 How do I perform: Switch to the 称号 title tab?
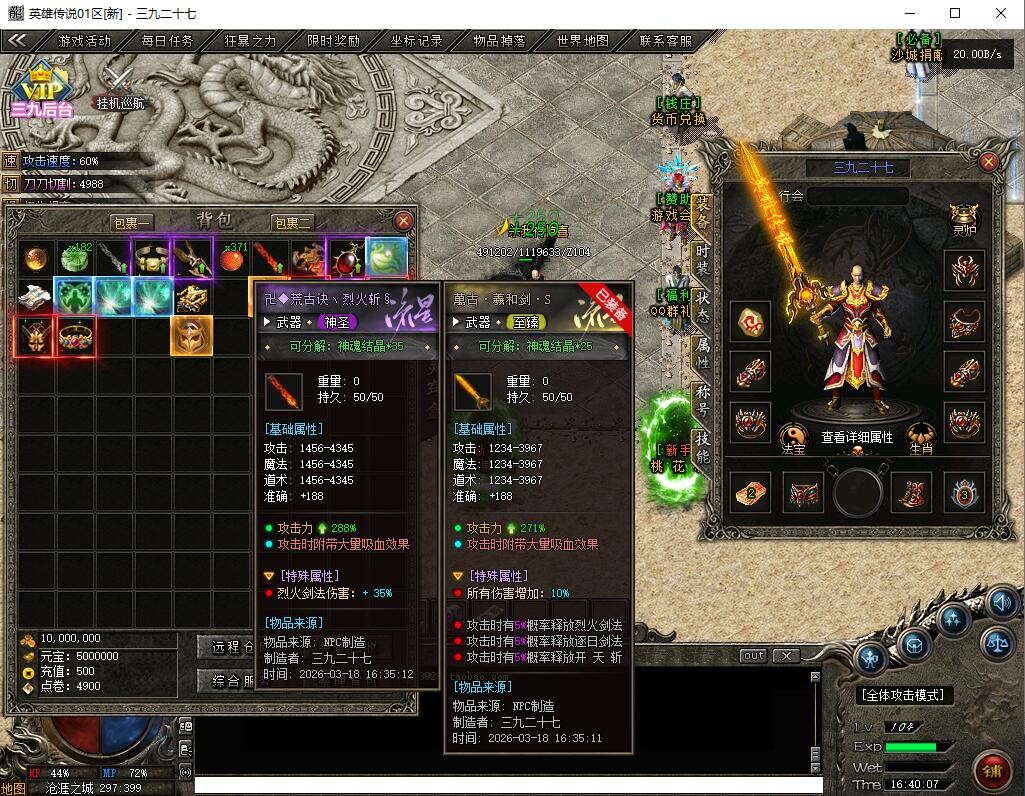point(702,400)
